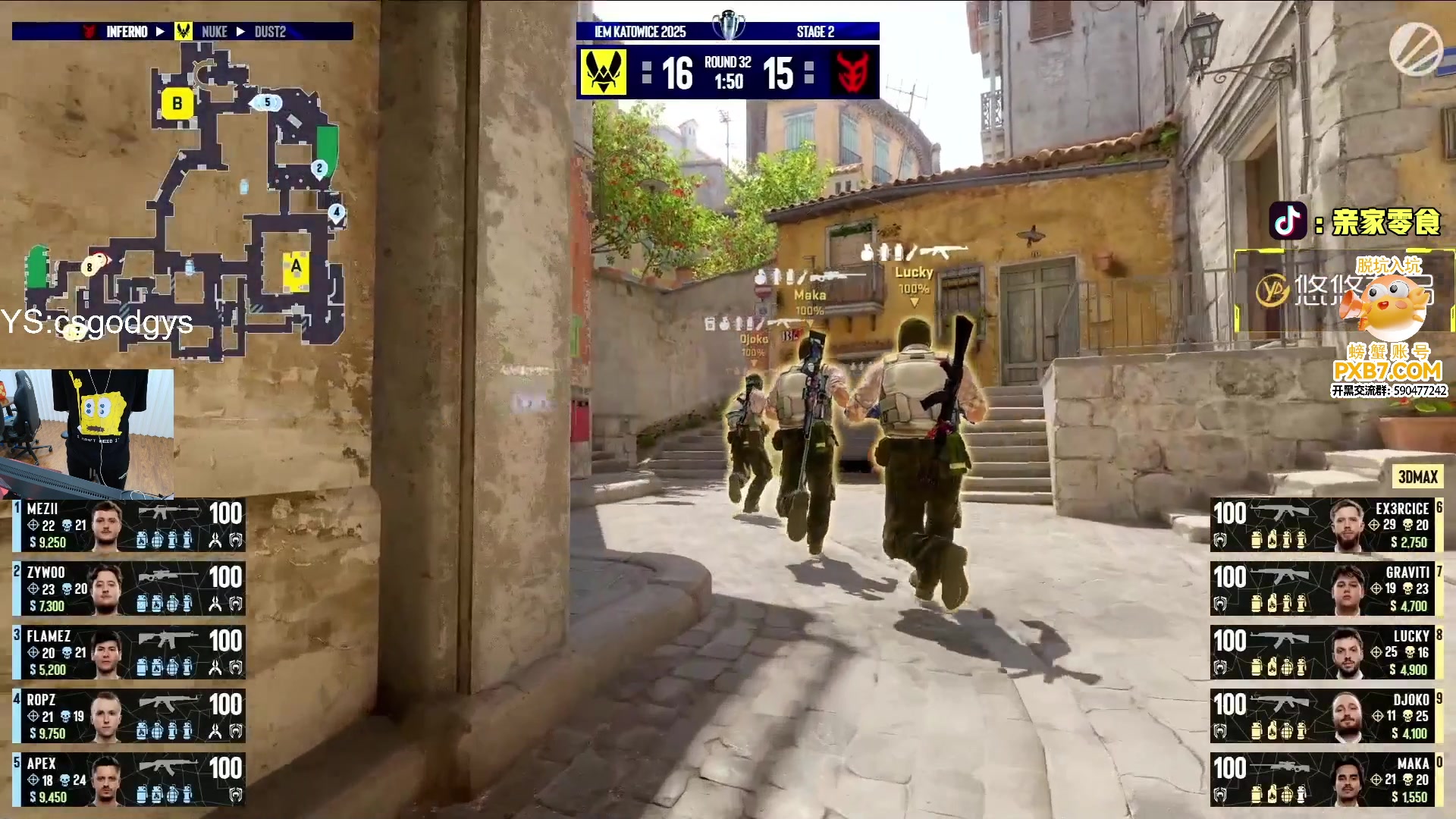Switch to the NUKE map tab
Viewport: 1456px width, 819px height.
pyautogui.click(x=214, y=32)
